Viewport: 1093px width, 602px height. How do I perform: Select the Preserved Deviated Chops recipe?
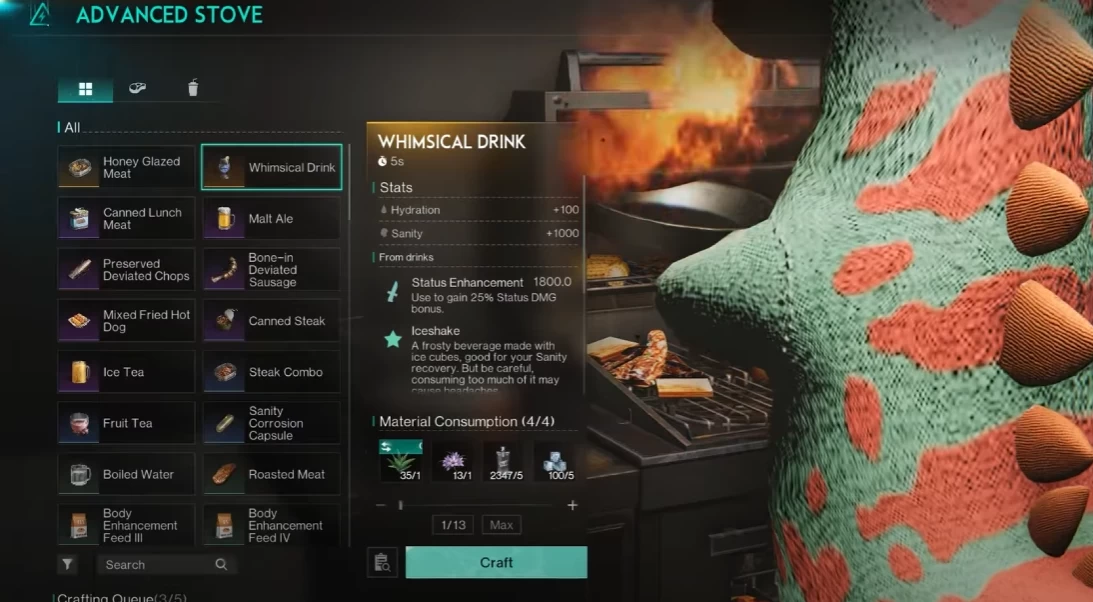(x=126, y=270)
